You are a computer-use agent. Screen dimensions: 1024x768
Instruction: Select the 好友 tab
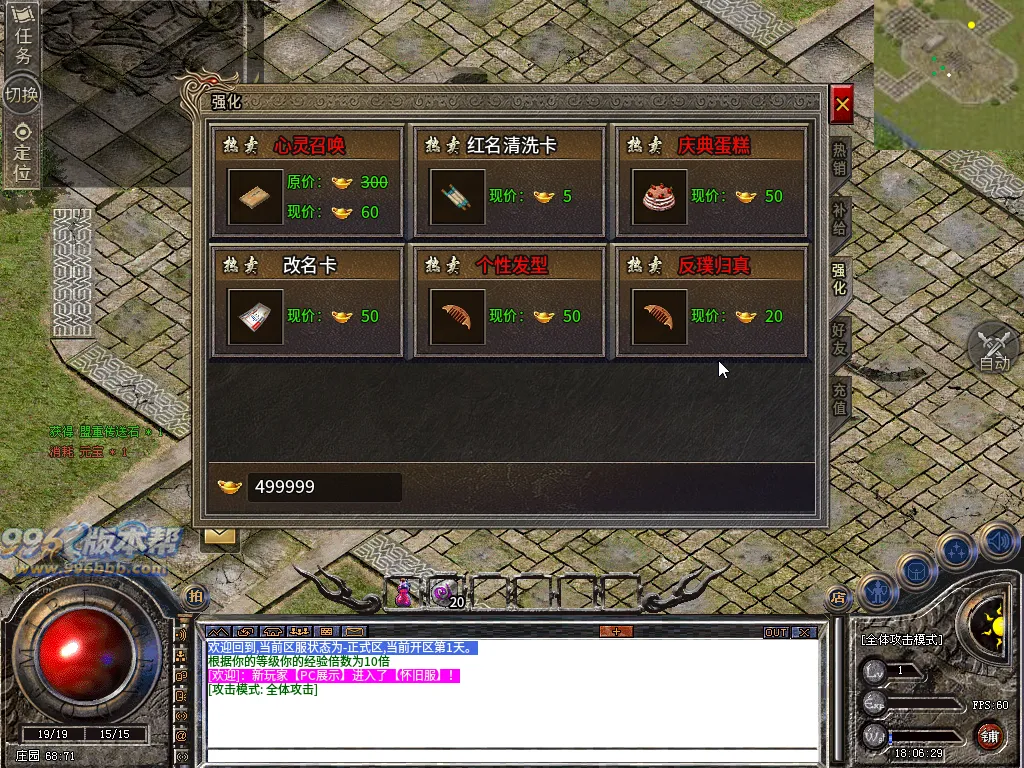840,341
